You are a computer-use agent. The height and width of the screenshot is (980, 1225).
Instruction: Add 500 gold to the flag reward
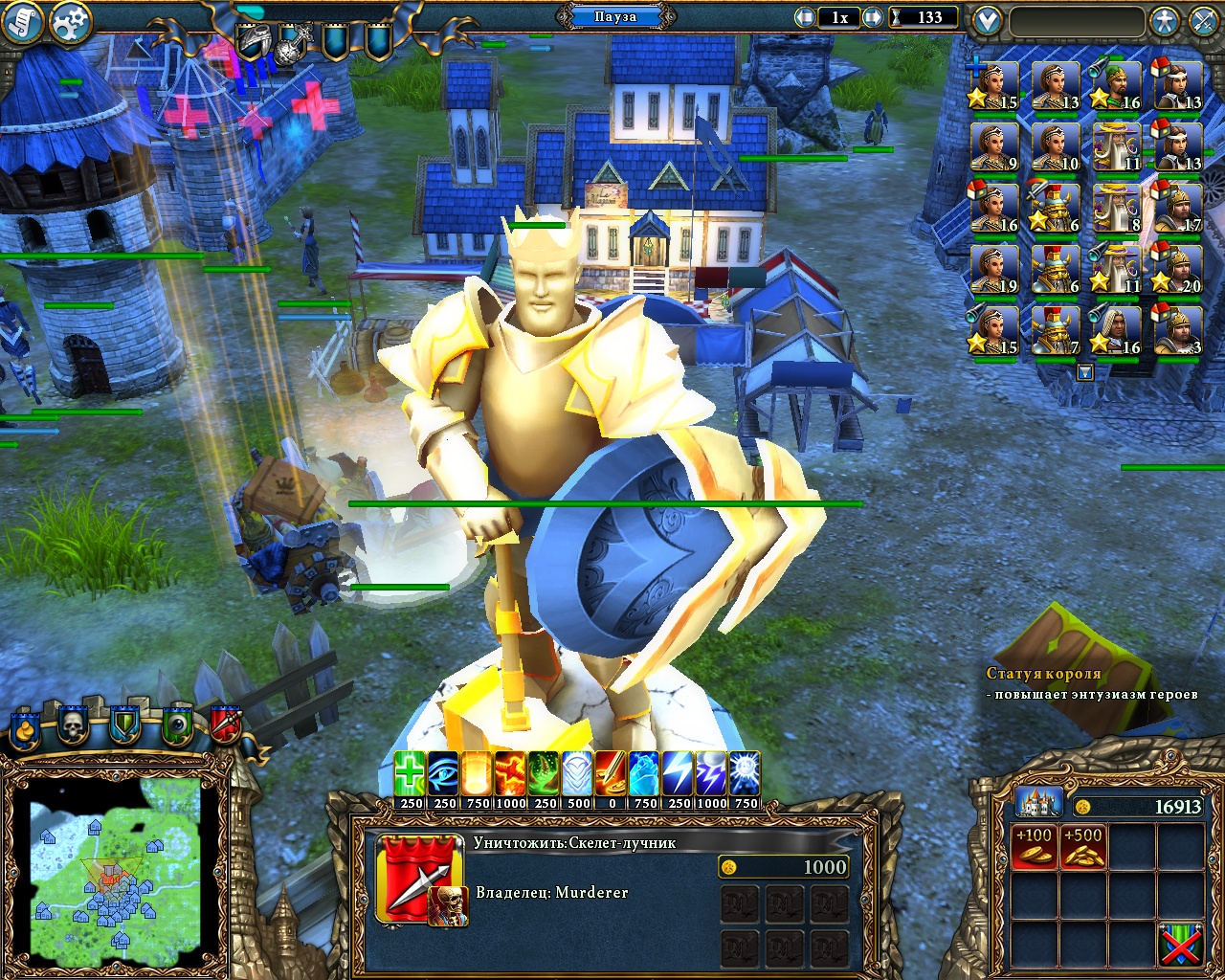(x=1083, y=846)
